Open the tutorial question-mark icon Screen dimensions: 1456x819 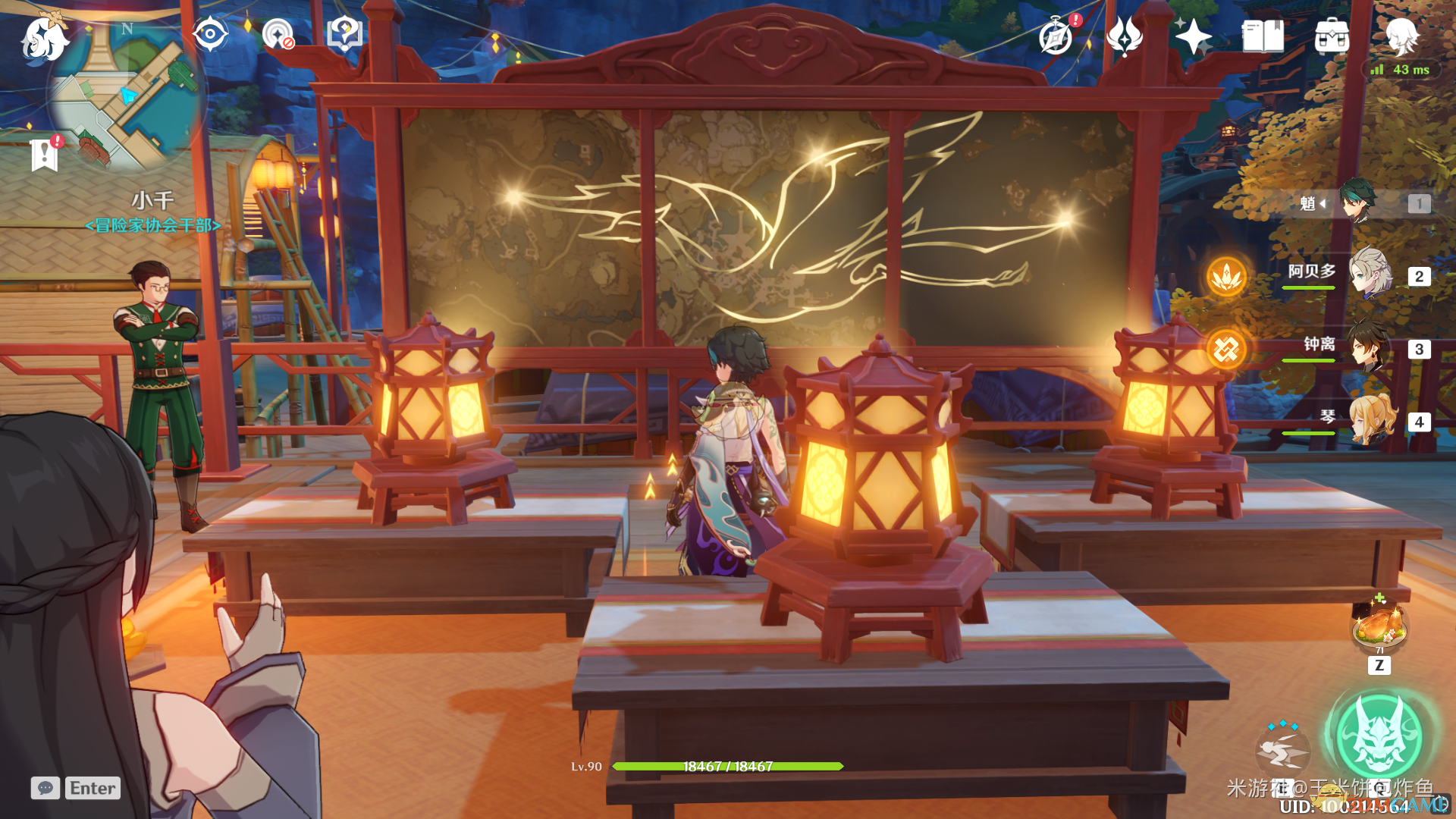point(344,34)
